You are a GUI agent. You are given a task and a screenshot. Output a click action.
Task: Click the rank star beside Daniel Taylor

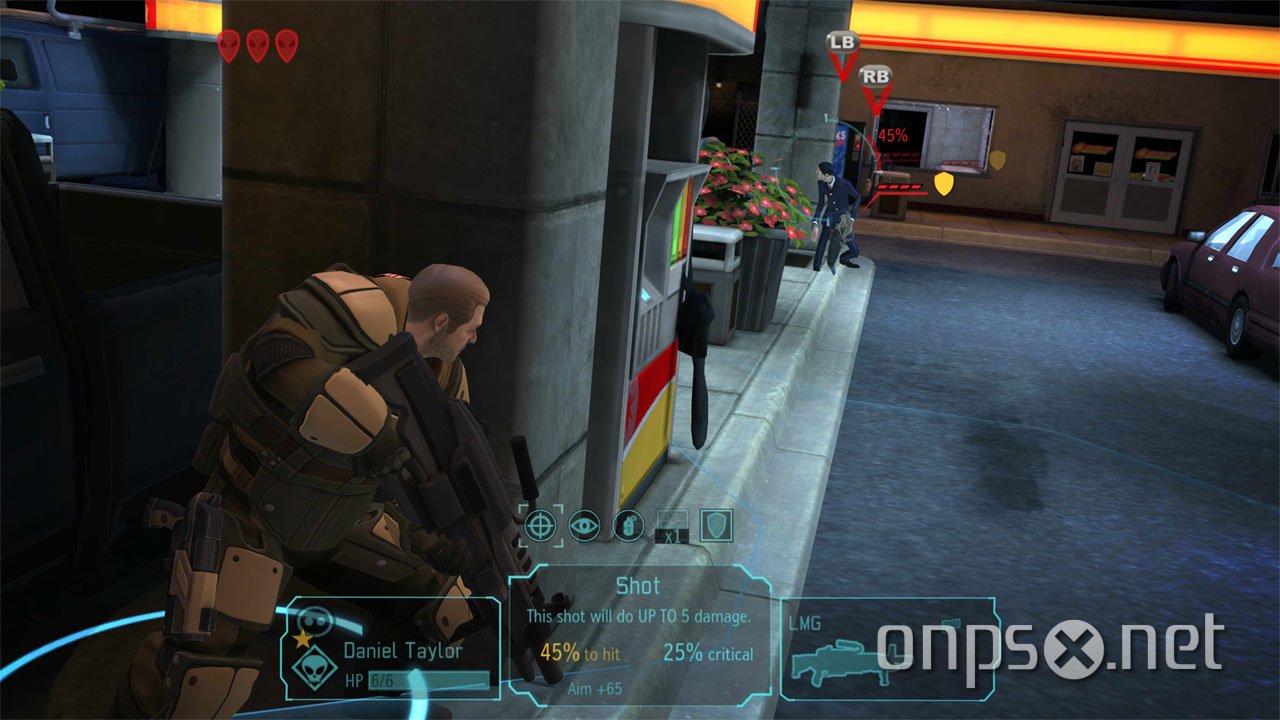[303, 638]
